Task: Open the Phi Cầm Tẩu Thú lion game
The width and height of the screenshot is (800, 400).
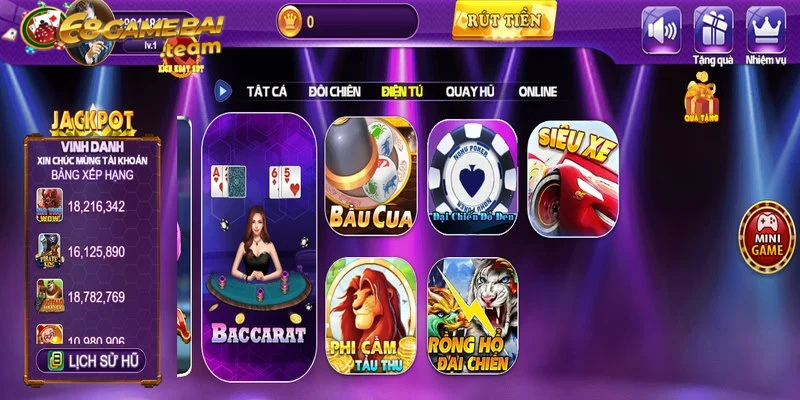Action: point(369,313)
